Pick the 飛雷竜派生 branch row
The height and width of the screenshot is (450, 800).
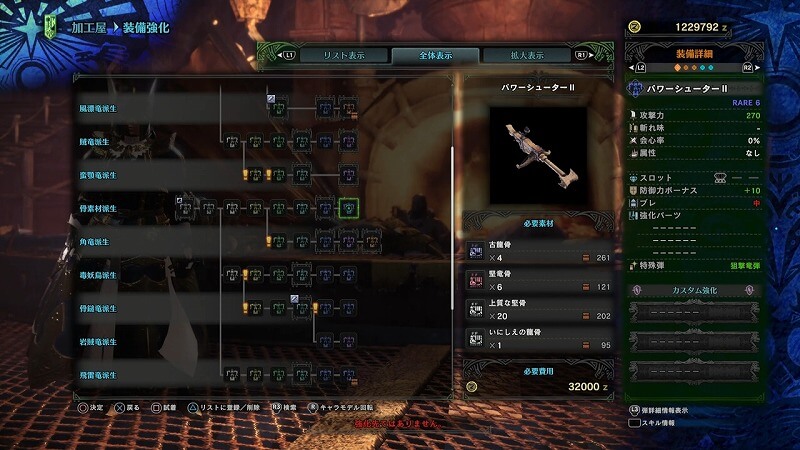98,375
